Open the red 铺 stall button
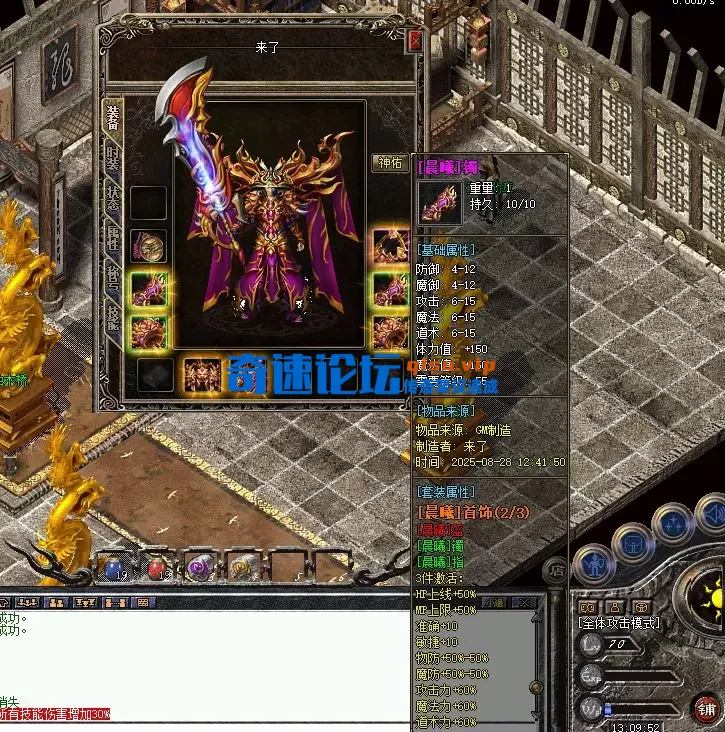The height and width of the screenshot is (732, 725). click(704, 709)
